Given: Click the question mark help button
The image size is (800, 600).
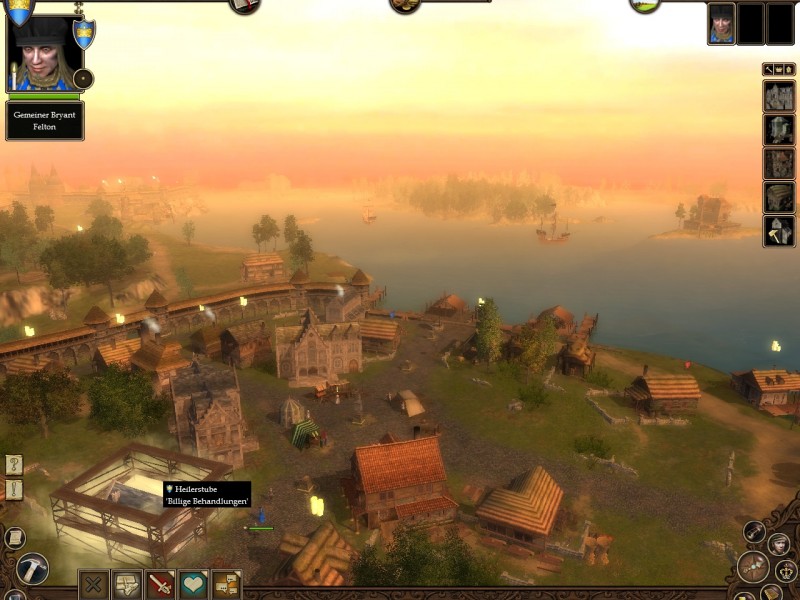Looking at the screenshot, I should click(13, 464).
